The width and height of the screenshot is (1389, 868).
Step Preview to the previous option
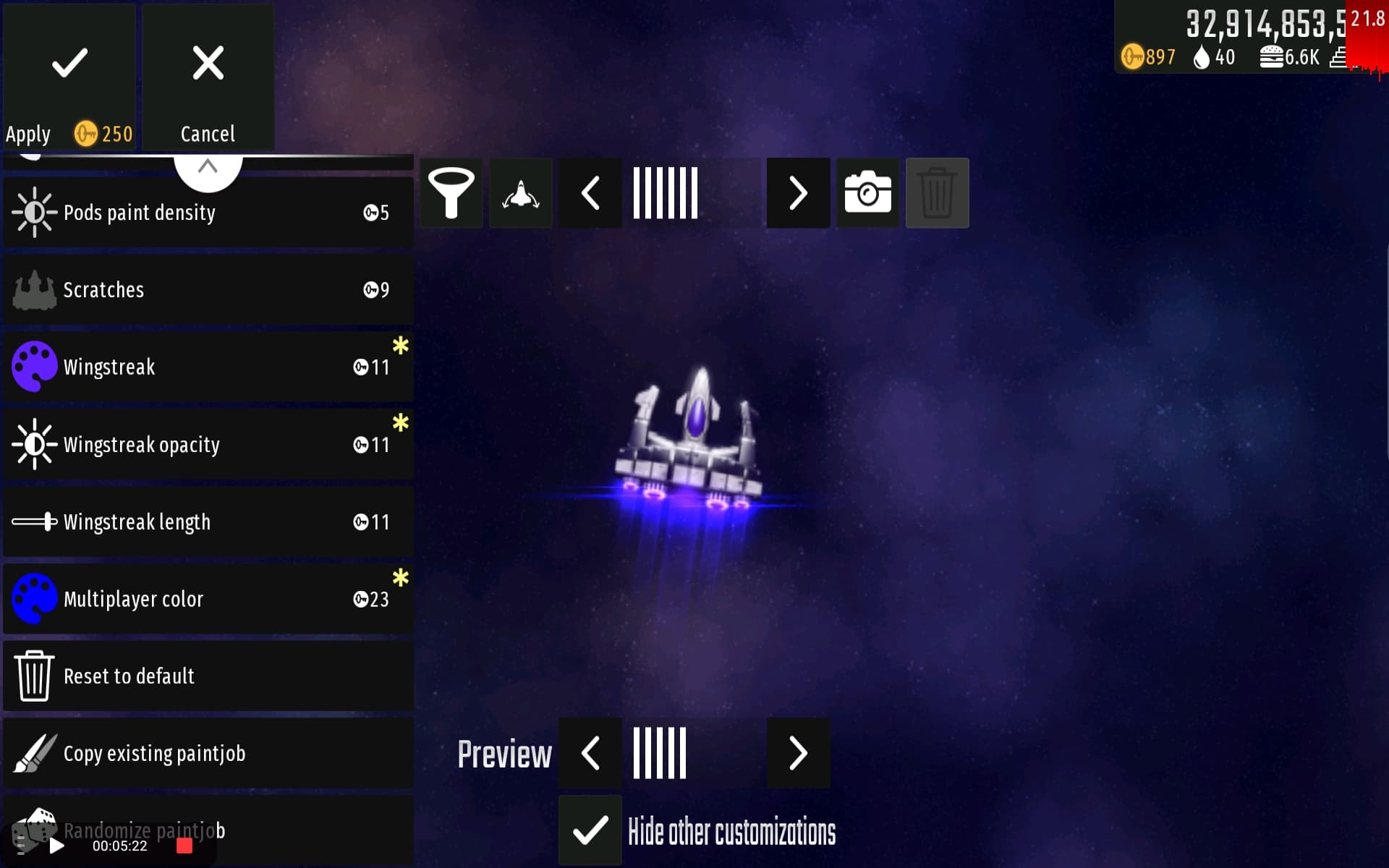590,754
